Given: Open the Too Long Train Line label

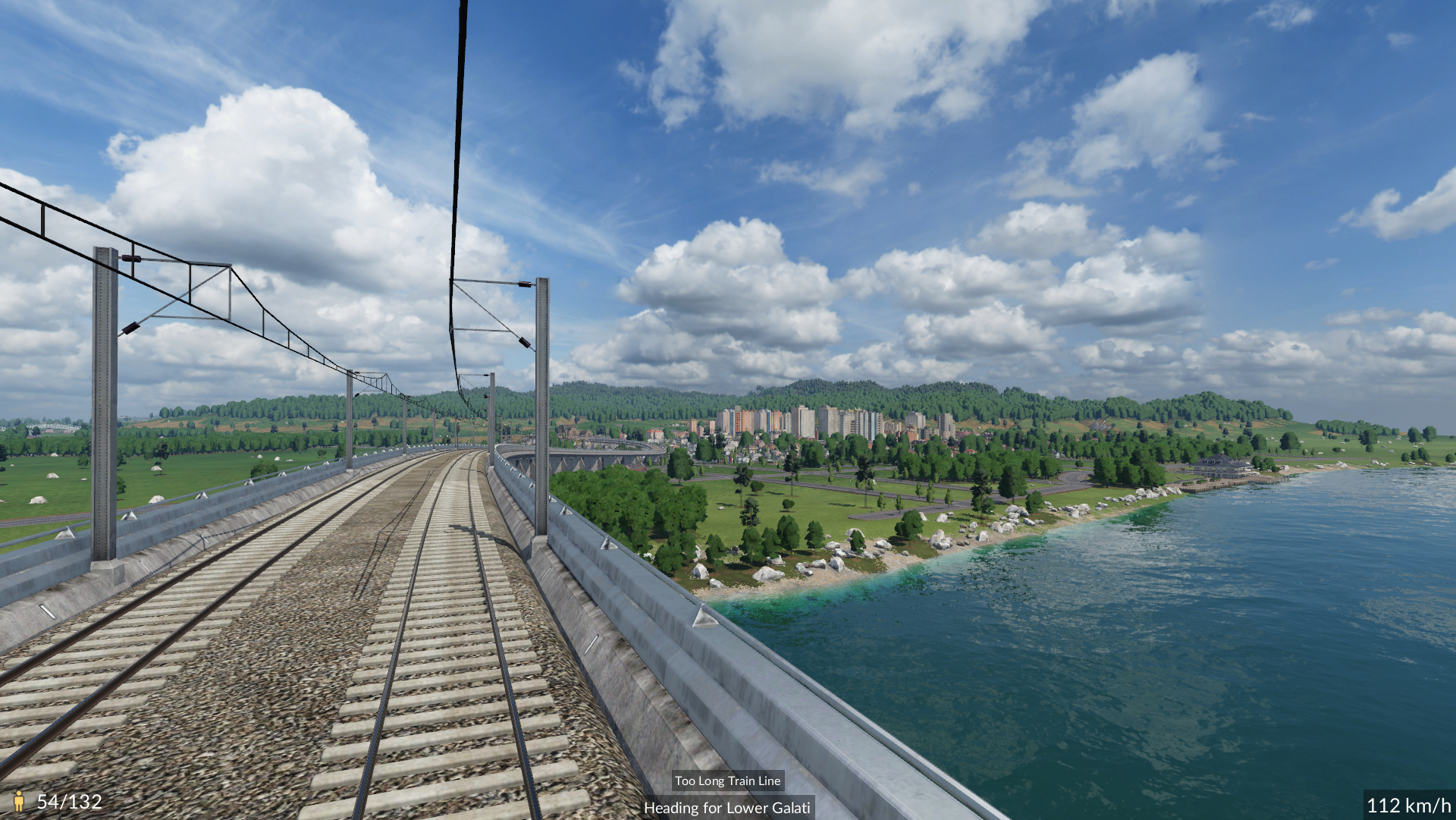Looking at the screenshot, I should (x=727, y=781).
